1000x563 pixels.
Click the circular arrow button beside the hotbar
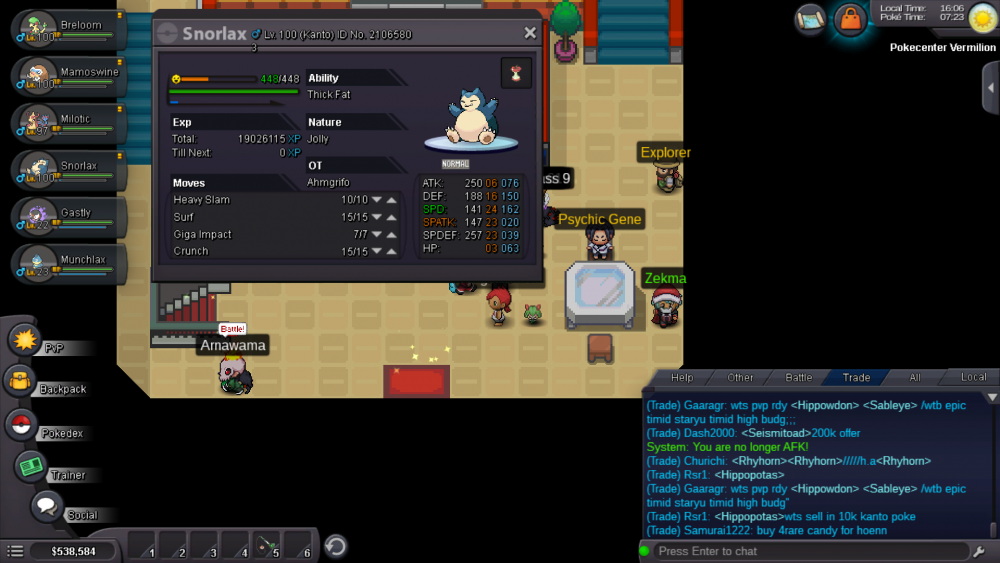(337, 546)
